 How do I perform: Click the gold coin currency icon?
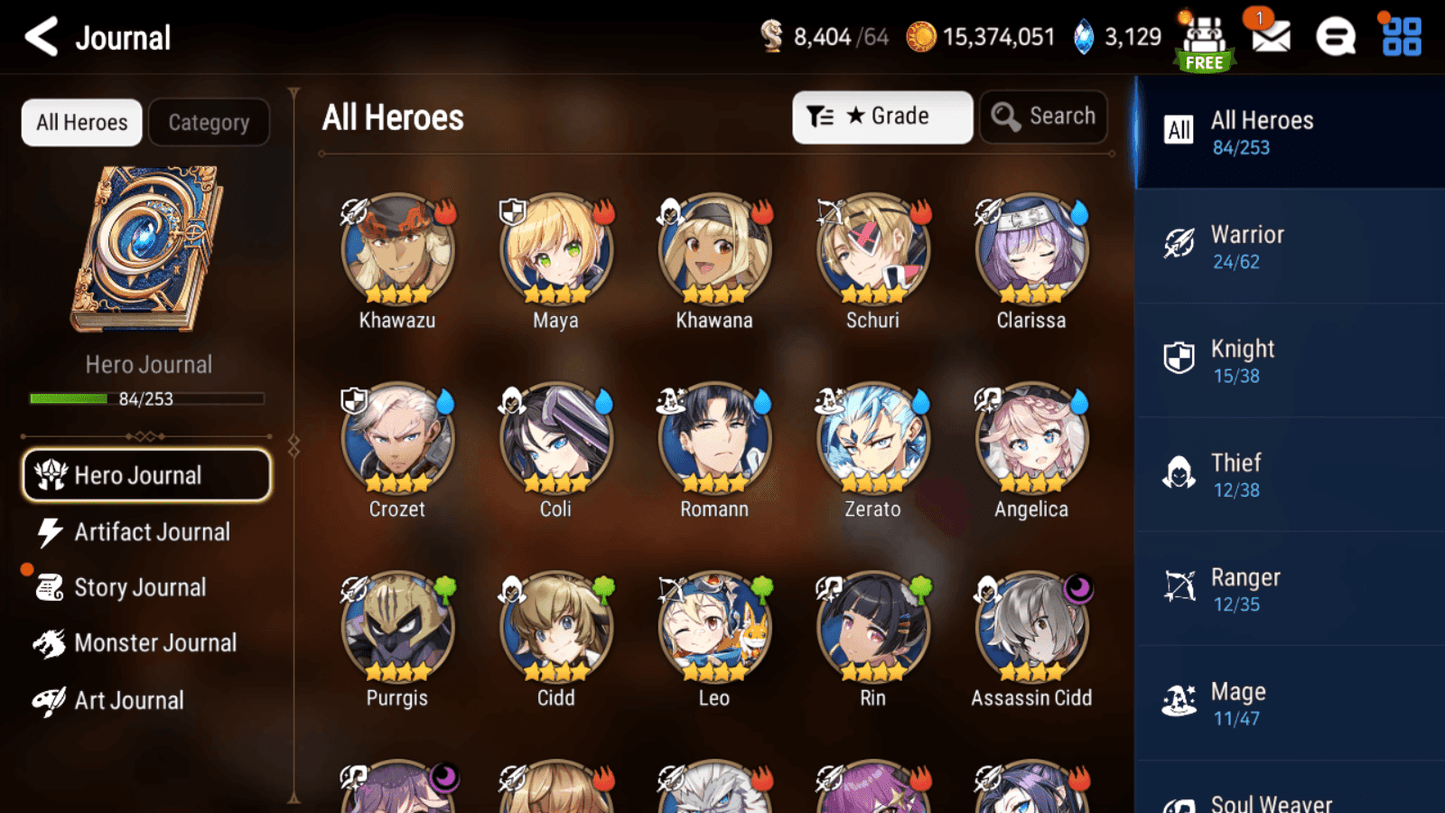click(x=923, y=36)
